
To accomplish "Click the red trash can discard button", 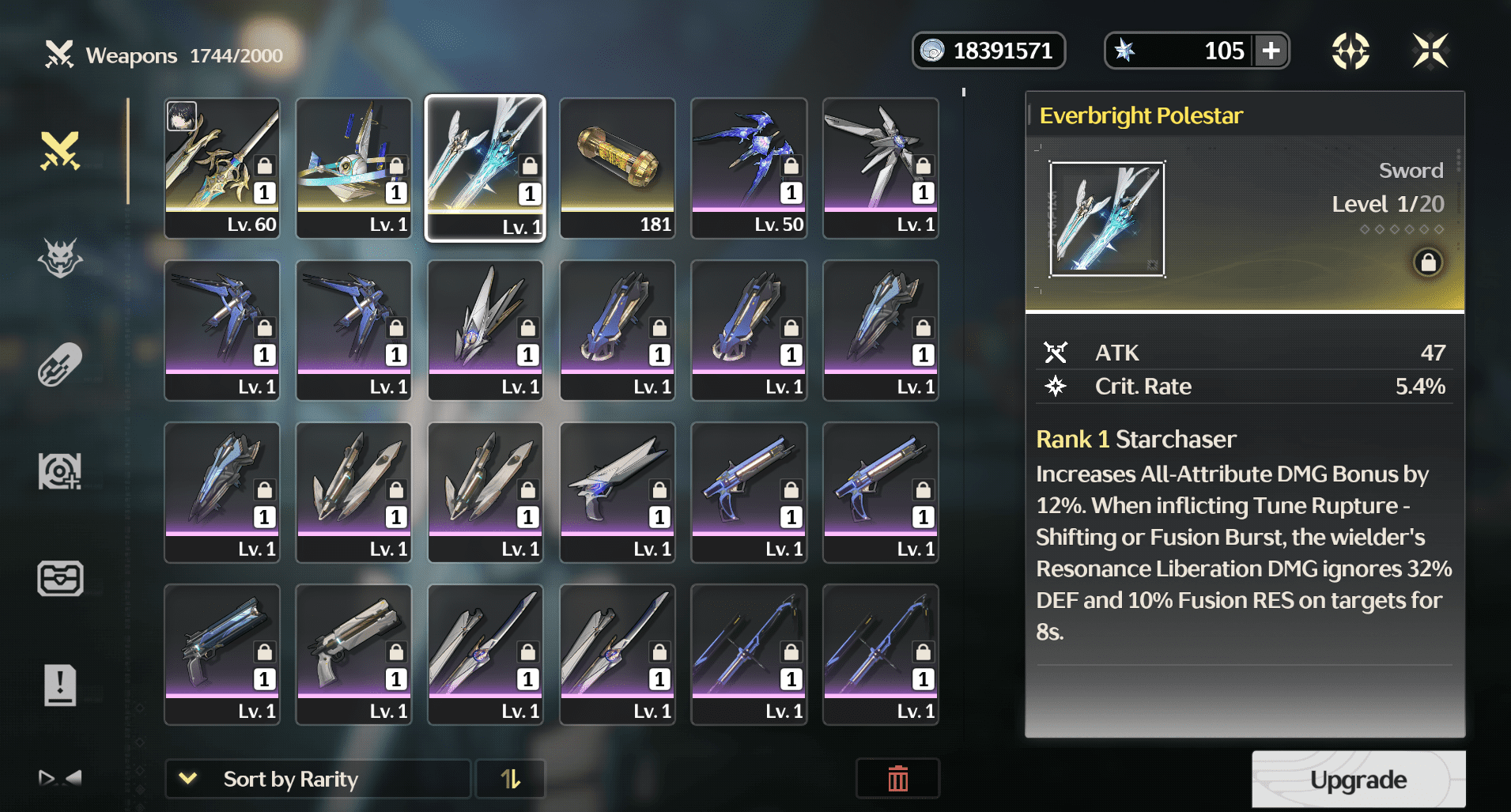I will (x=897, y=779).
